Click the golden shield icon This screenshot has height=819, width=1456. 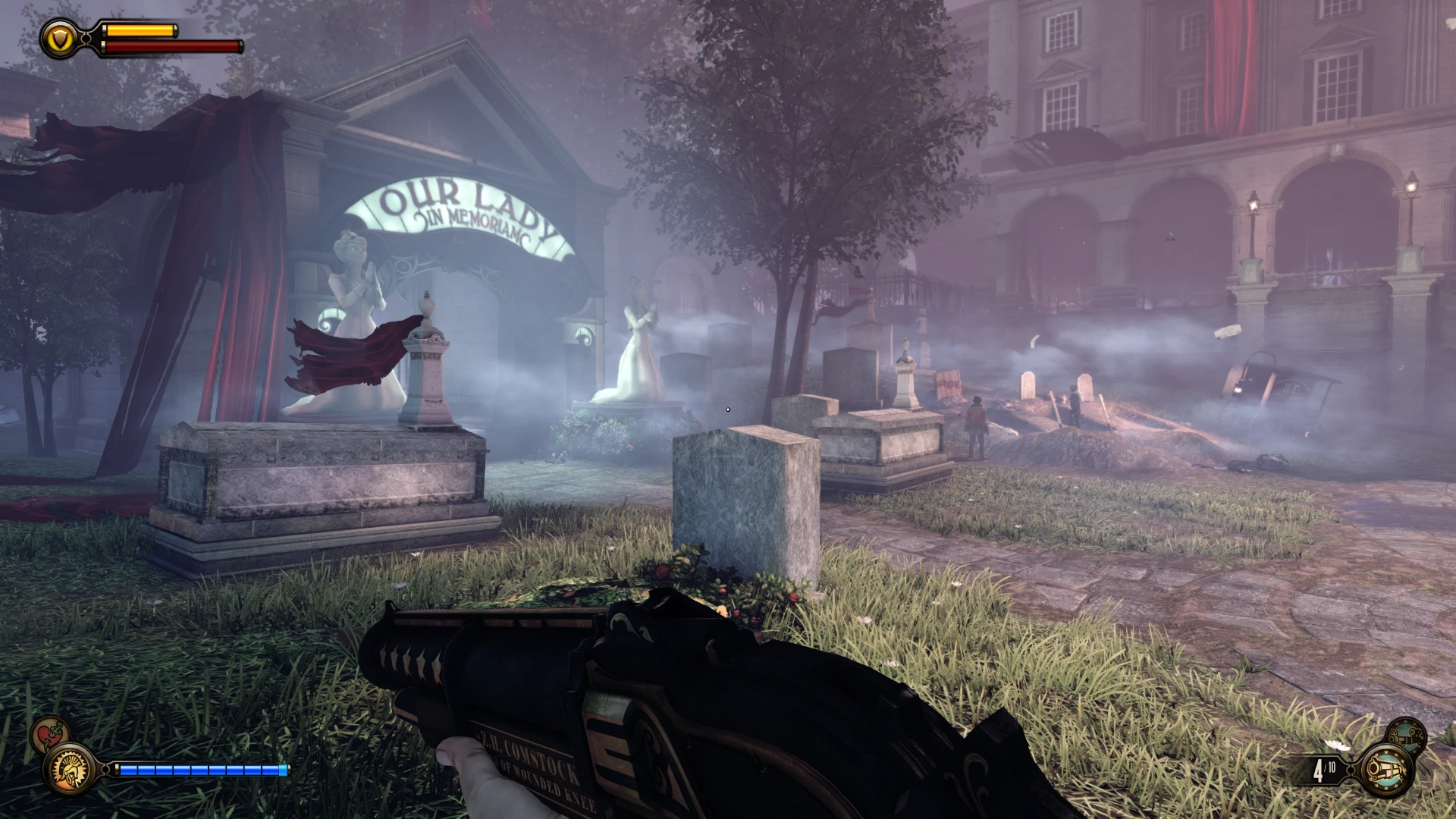tap(59, 38)
